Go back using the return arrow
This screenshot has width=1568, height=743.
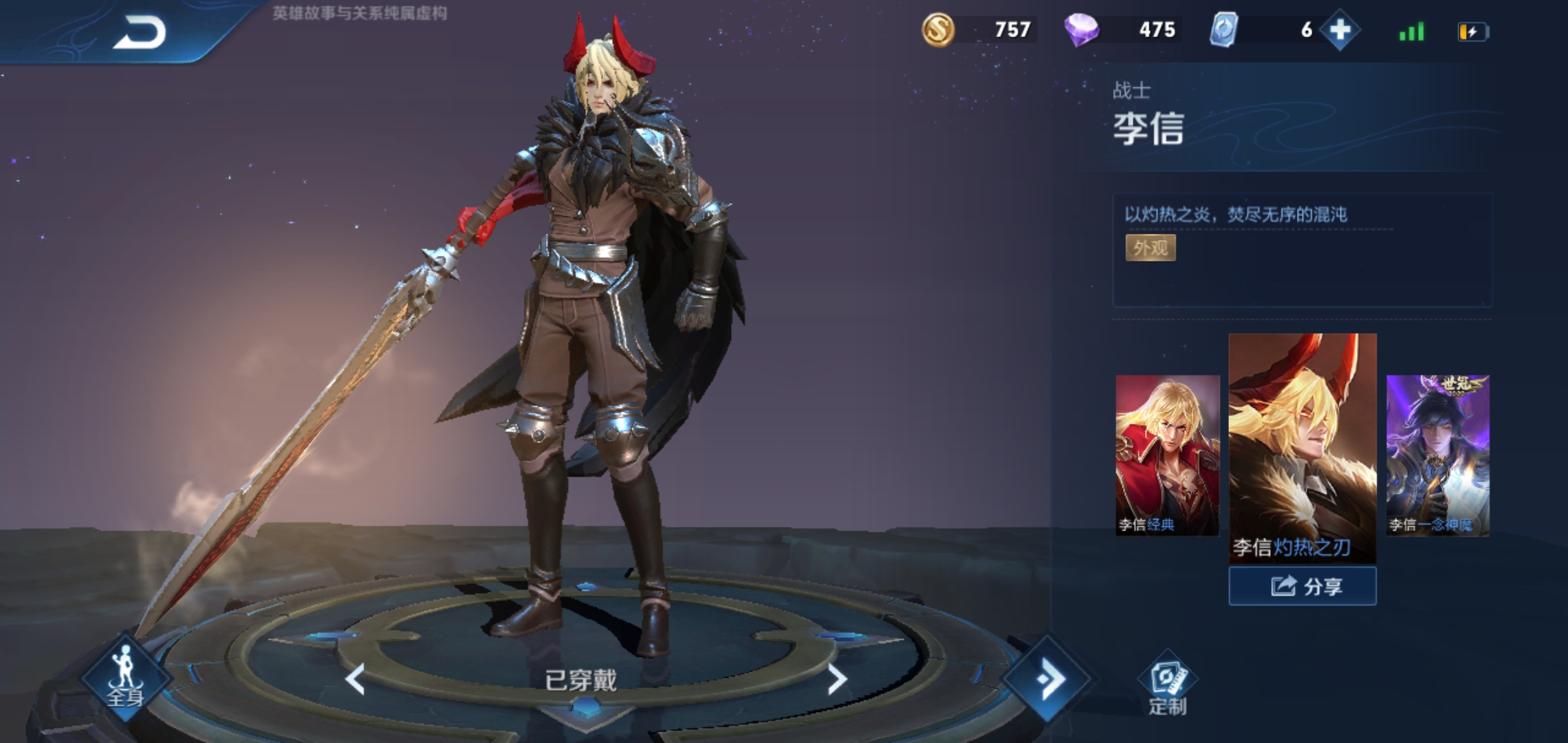(140, 32)
